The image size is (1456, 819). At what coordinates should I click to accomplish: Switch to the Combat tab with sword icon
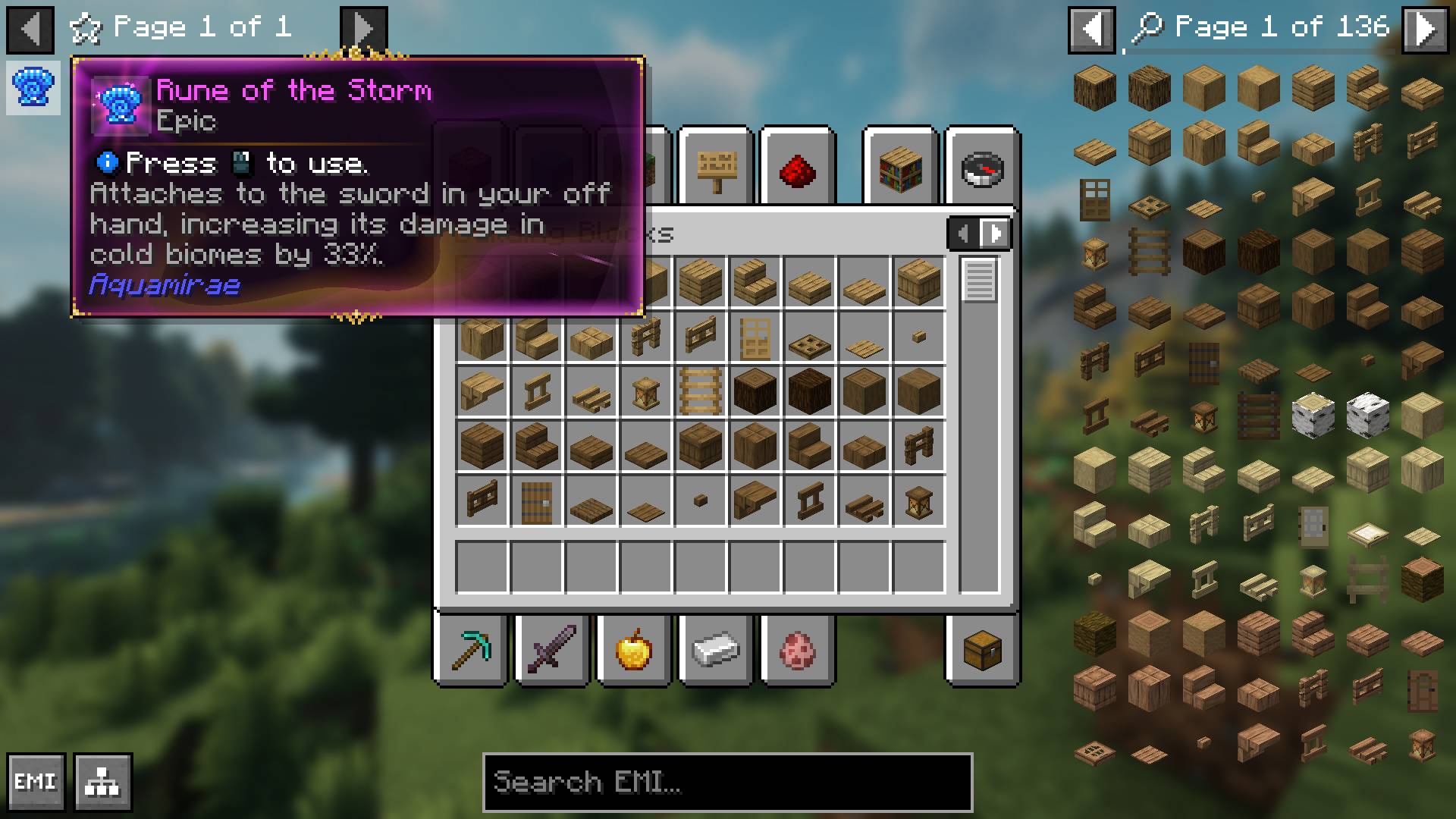551,651
